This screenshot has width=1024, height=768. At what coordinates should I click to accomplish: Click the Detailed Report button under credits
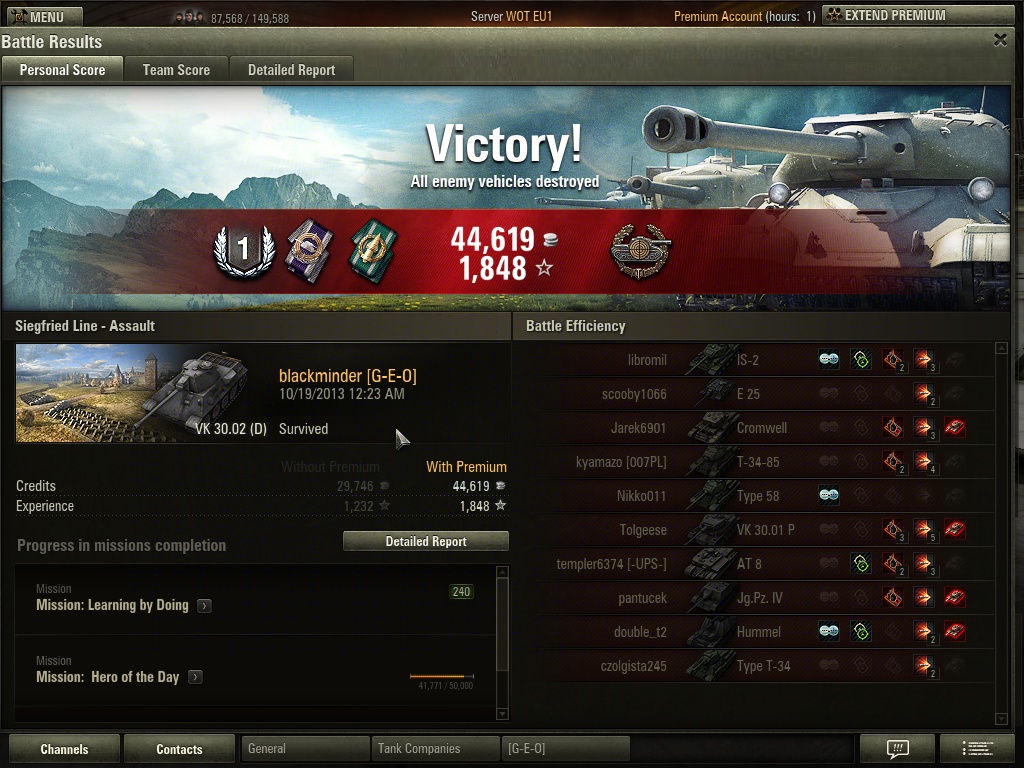pyautogui.click(x=426, y=541)
